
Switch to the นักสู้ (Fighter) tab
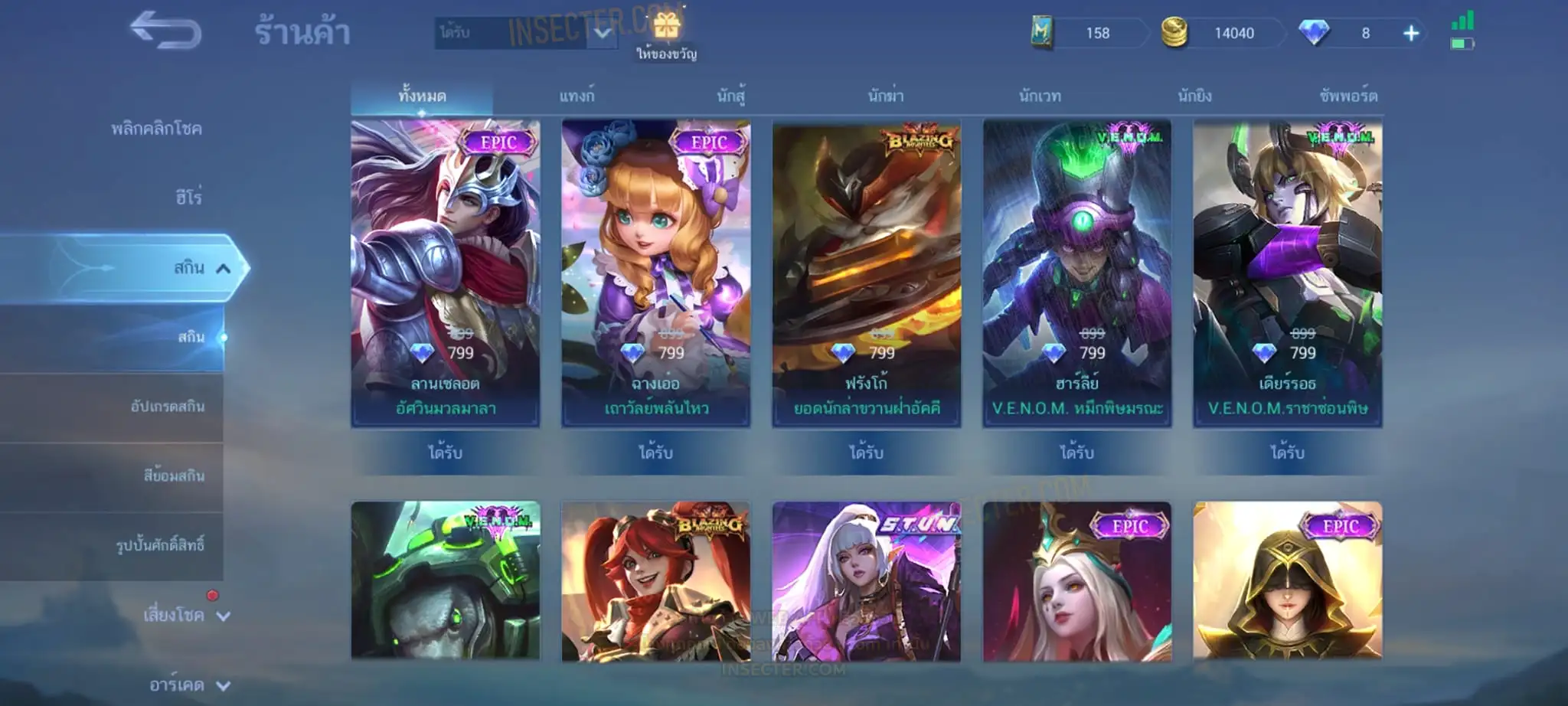730,96
